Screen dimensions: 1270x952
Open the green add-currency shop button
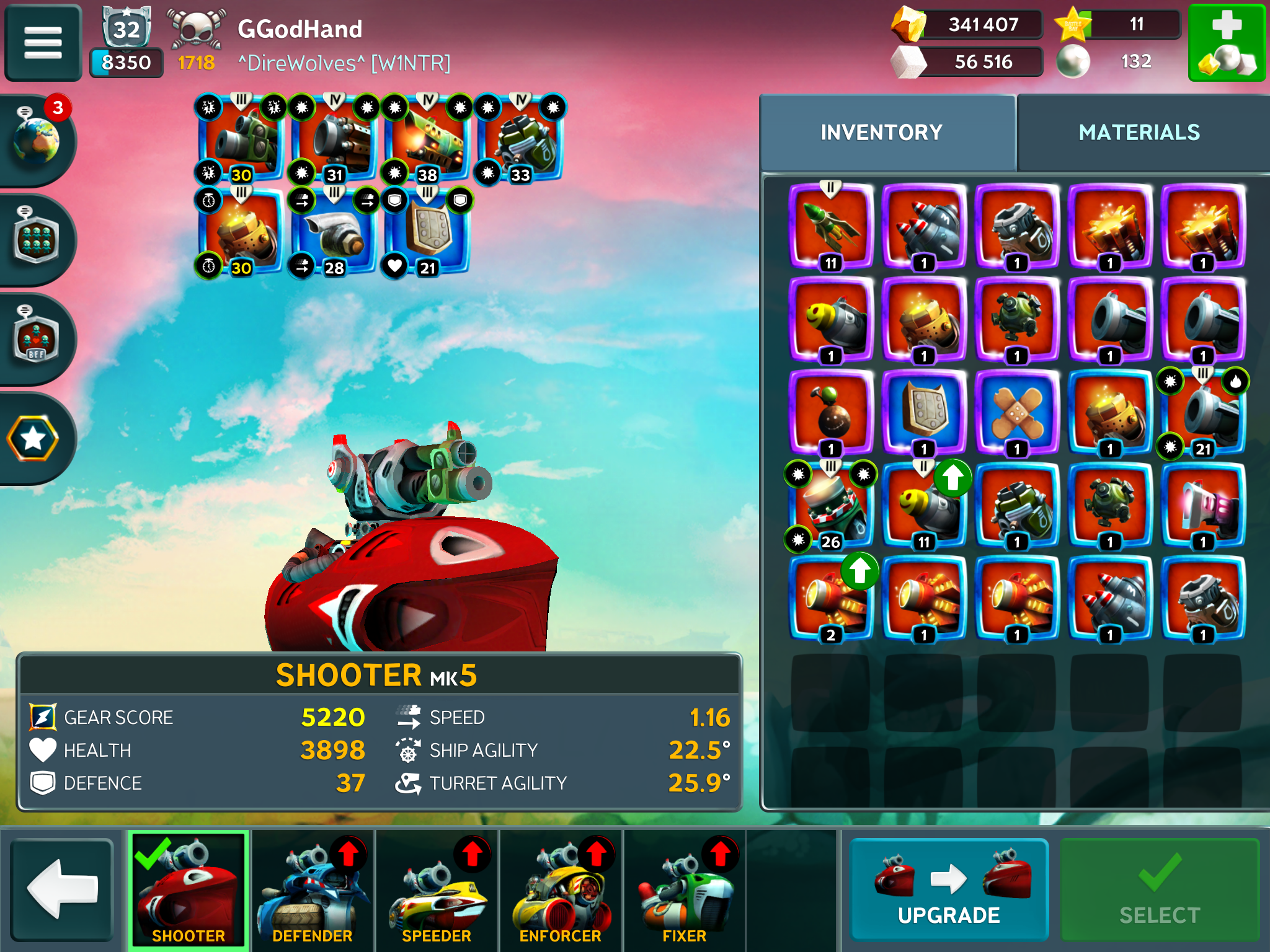pos(1227,43)
